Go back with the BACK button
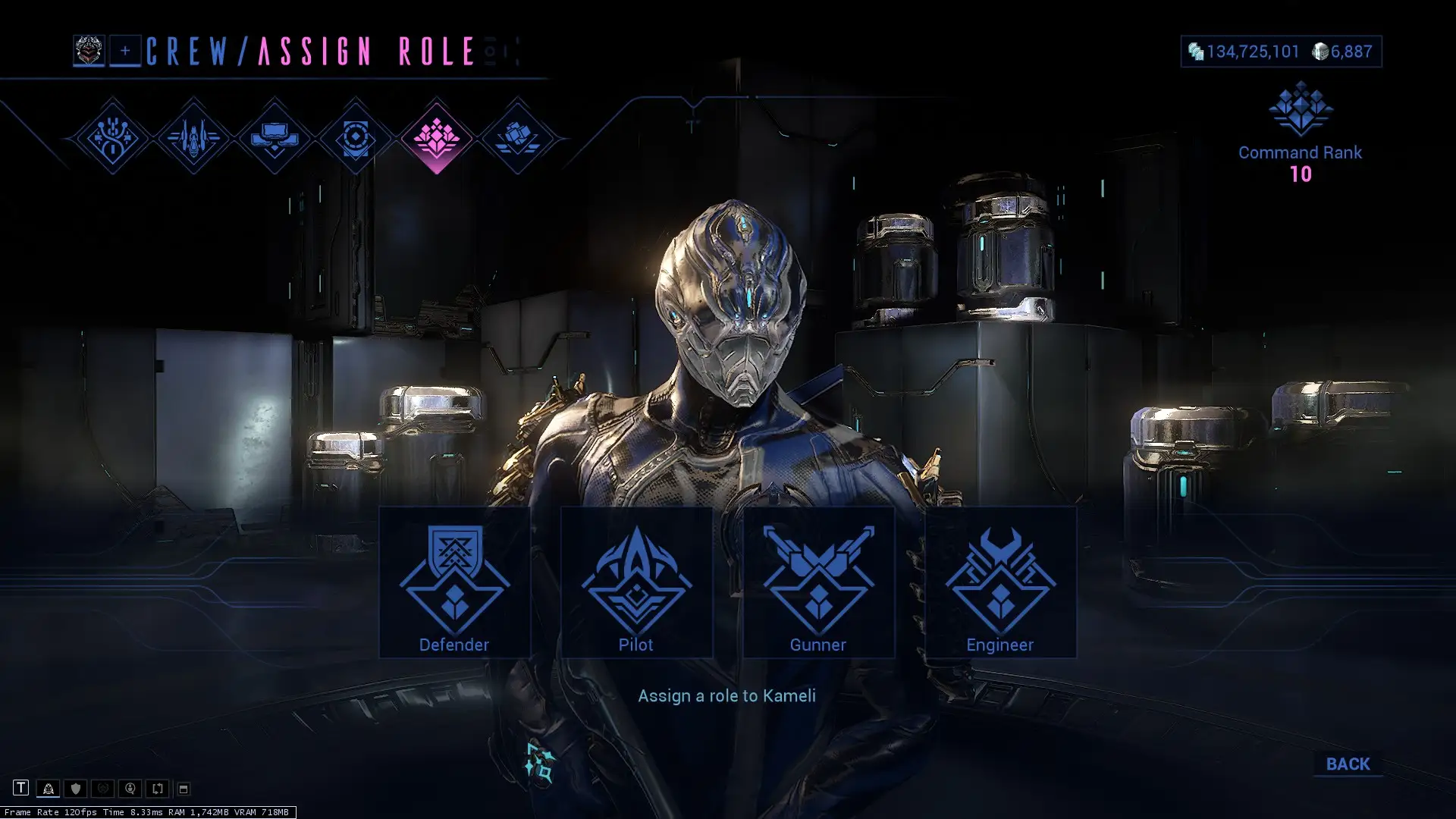This screenshot has height=819, width=1456. click(1348, 764)
